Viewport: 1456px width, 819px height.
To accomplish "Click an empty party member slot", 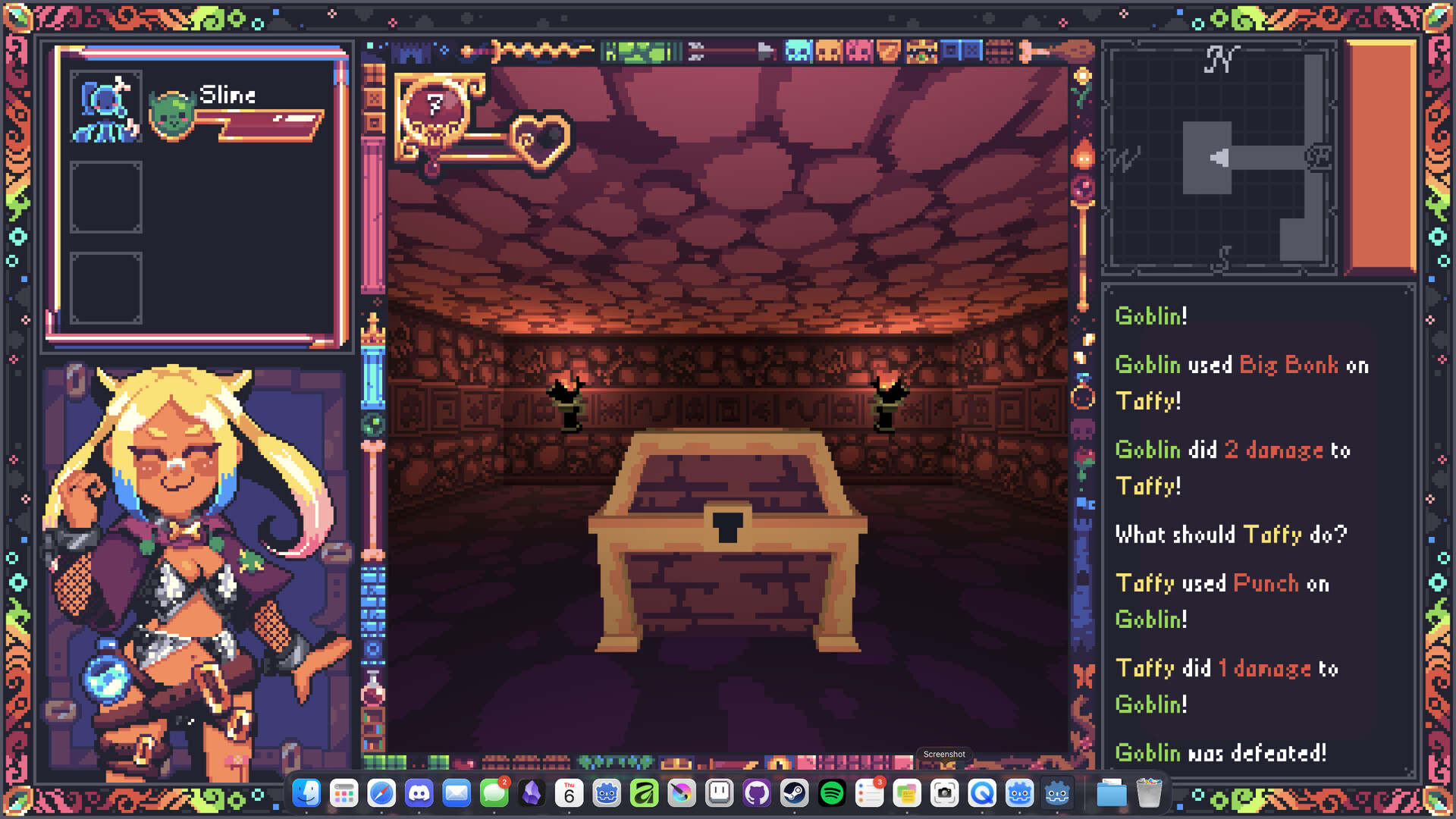I will click(x=105, y=197).
